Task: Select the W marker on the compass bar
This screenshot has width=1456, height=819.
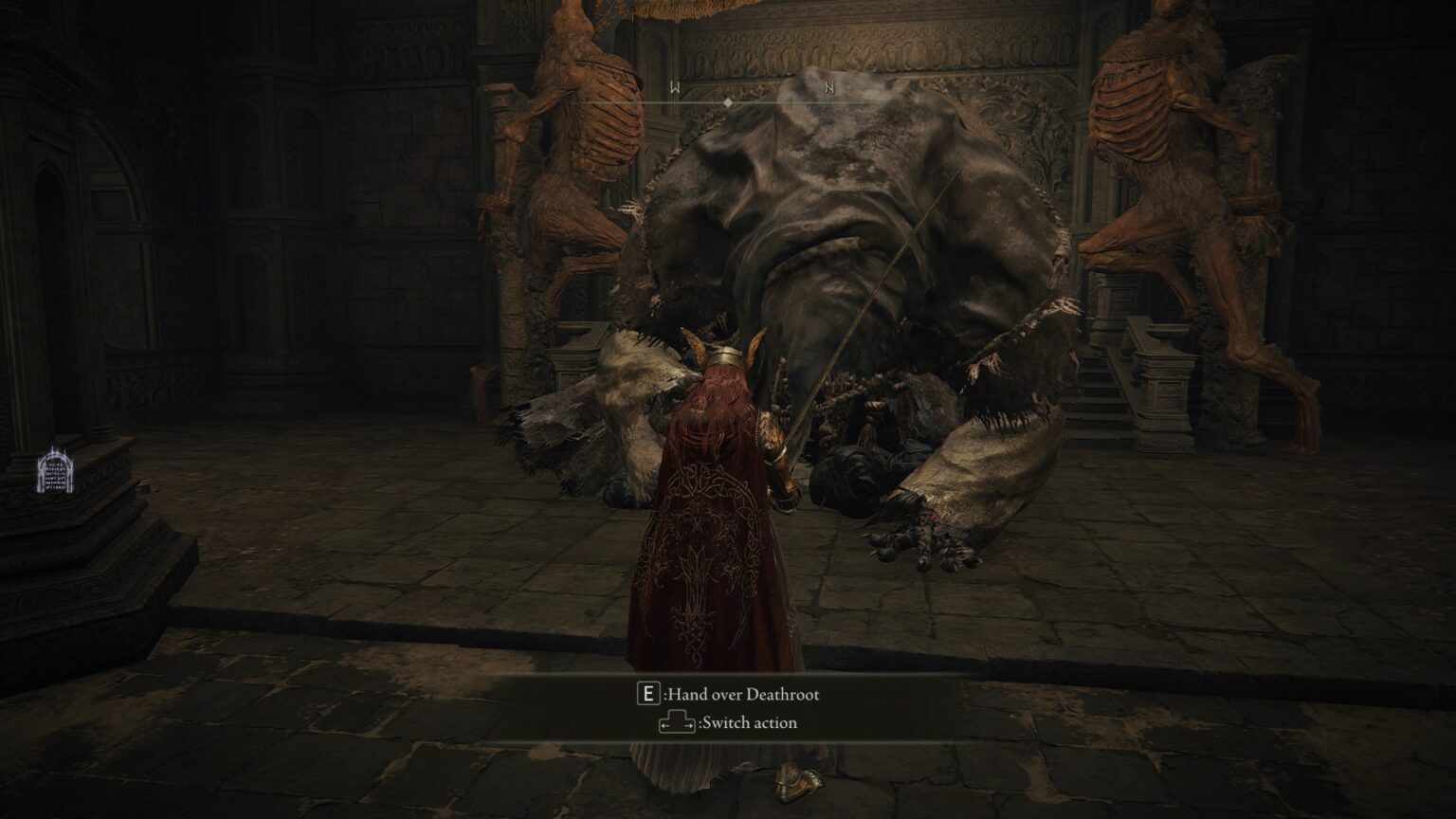Action: point(675,84)
